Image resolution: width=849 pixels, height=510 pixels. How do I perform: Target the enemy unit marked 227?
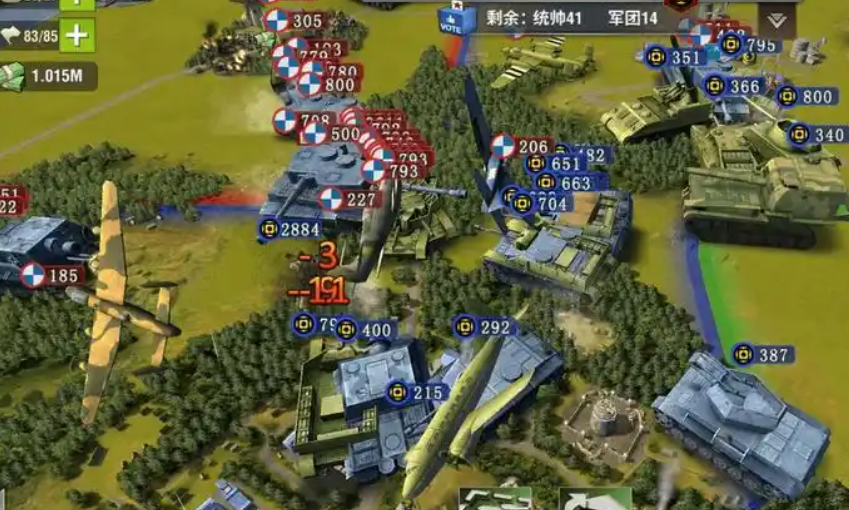pyautogui.click(x=350, y=199)
